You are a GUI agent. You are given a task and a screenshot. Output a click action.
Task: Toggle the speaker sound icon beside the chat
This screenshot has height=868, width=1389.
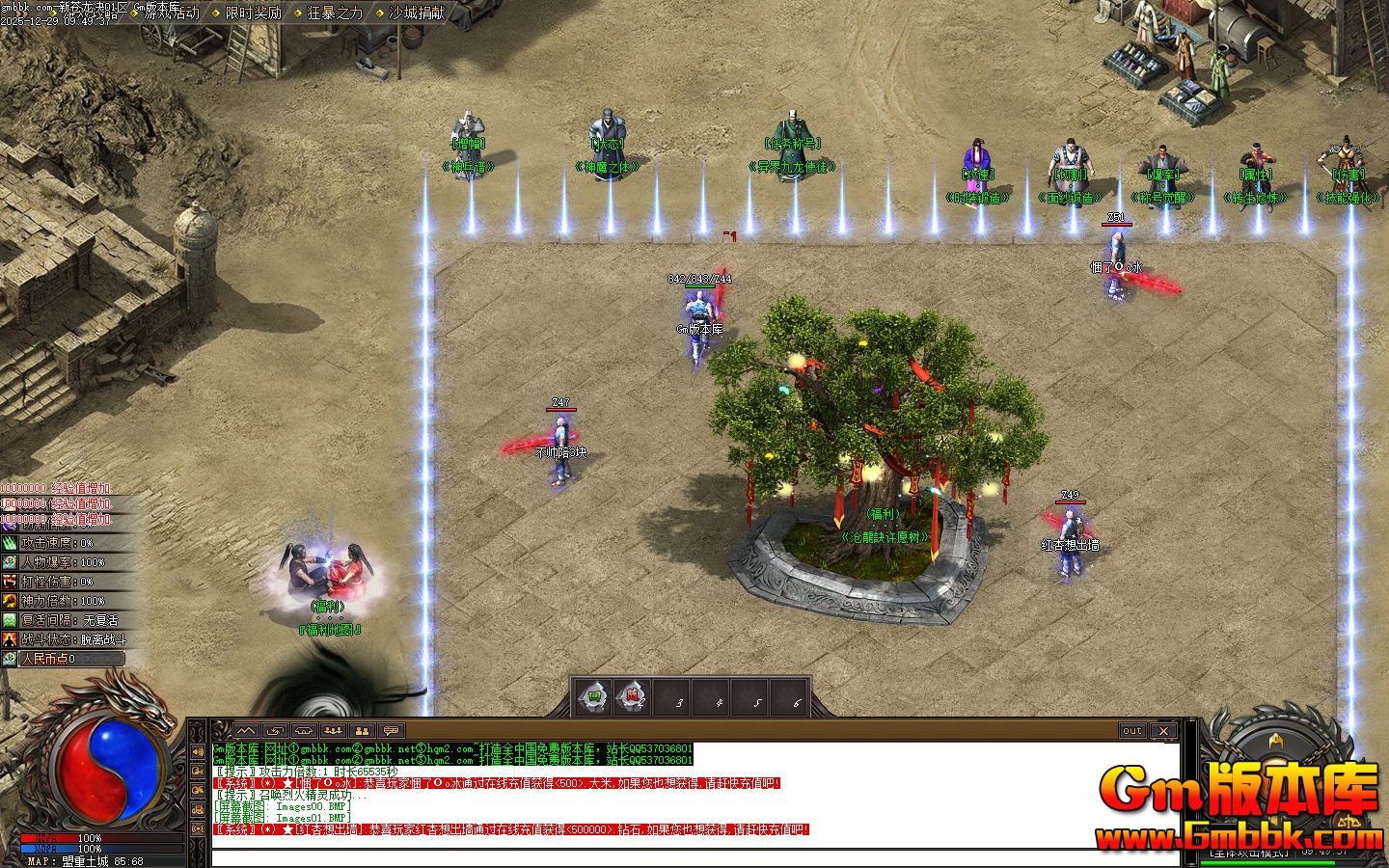(199, 751)
